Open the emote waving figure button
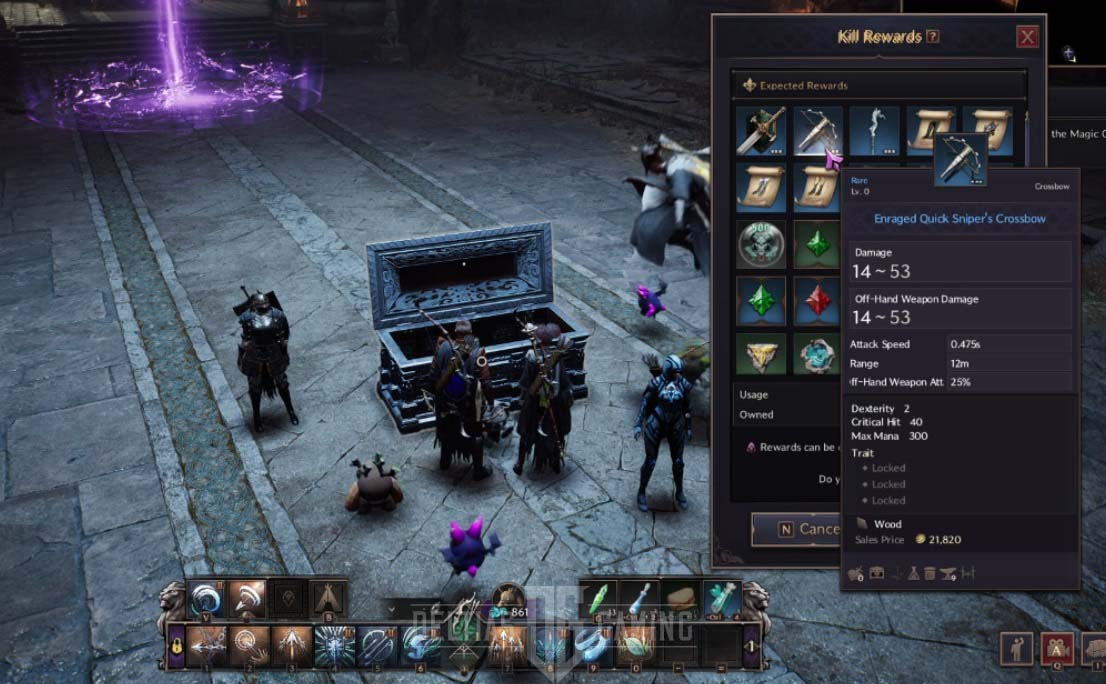Viewport: 1106px width, 684px height. (1017, 648)
